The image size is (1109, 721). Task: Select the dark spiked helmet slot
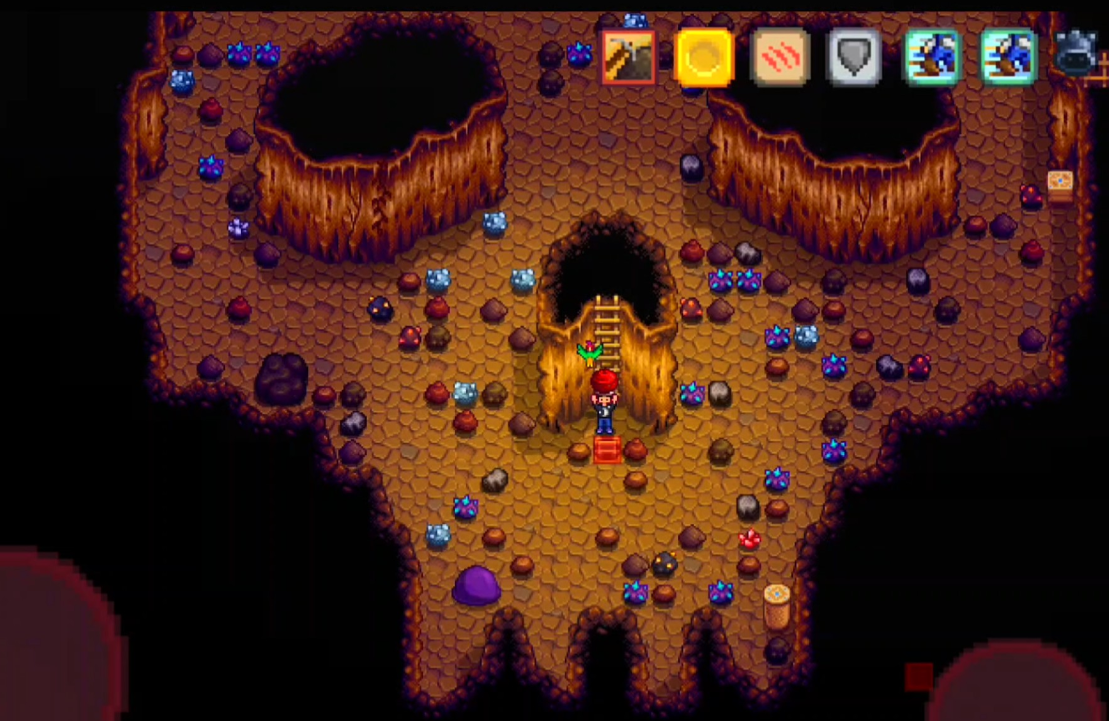click(x=1077, y=55)
